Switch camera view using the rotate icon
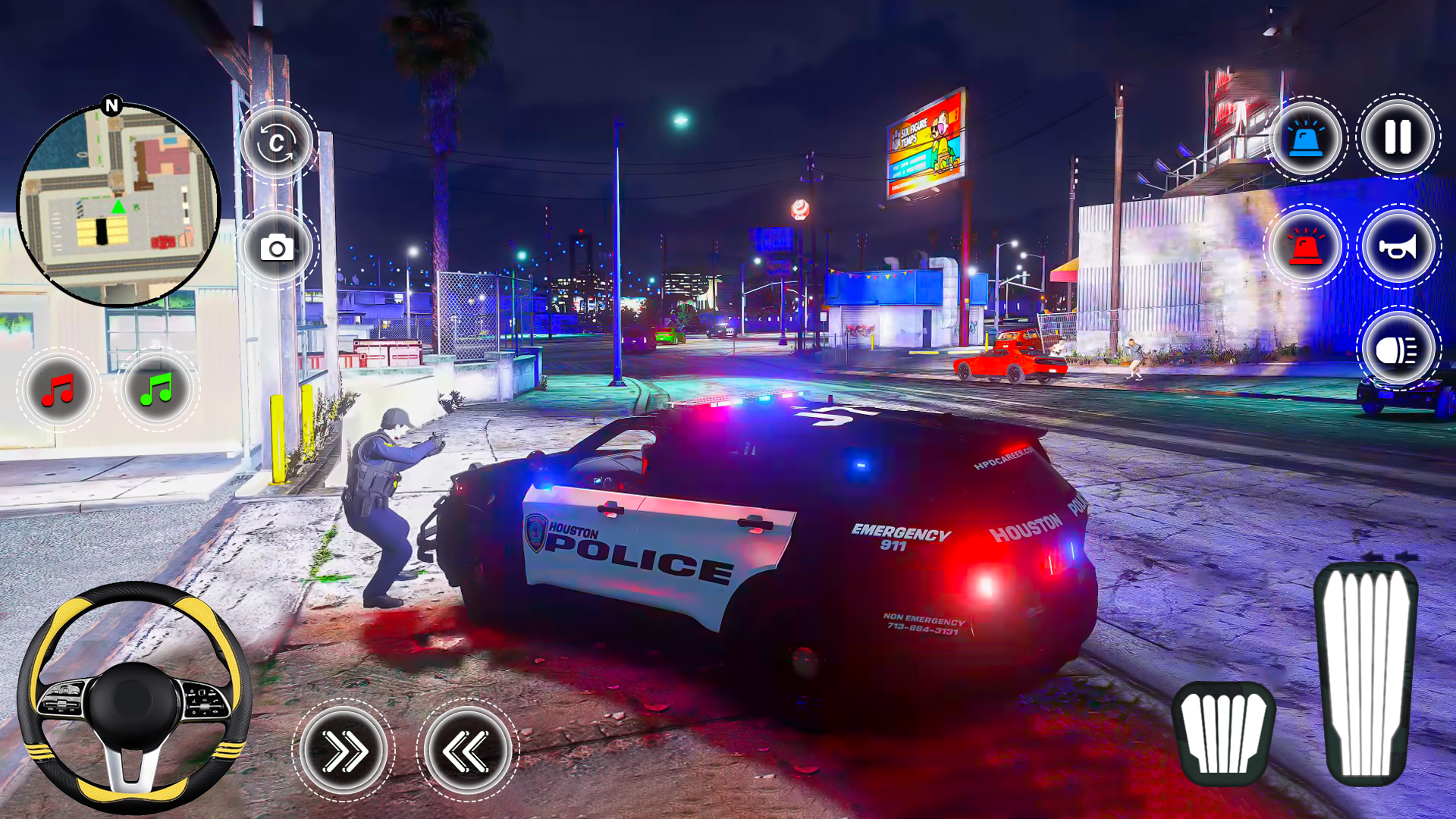This screenshot has height=819, width=1456. point(278,144)
